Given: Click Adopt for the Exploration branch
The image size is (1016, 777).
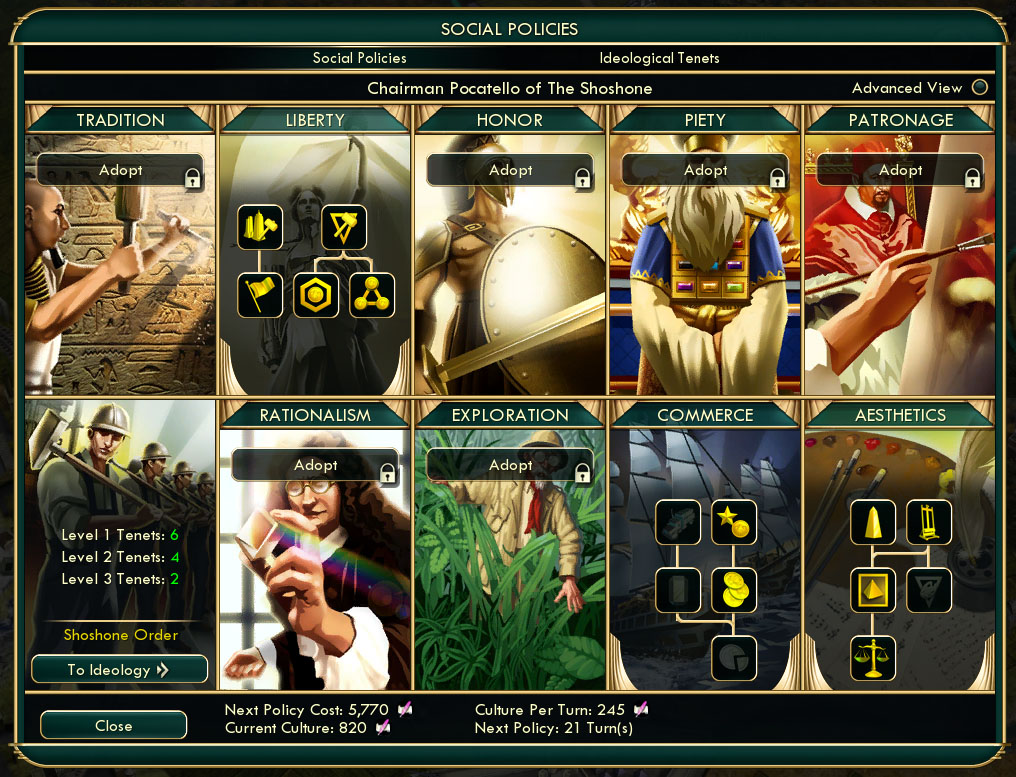Looking at the screenshot, I should click(510, 465).
